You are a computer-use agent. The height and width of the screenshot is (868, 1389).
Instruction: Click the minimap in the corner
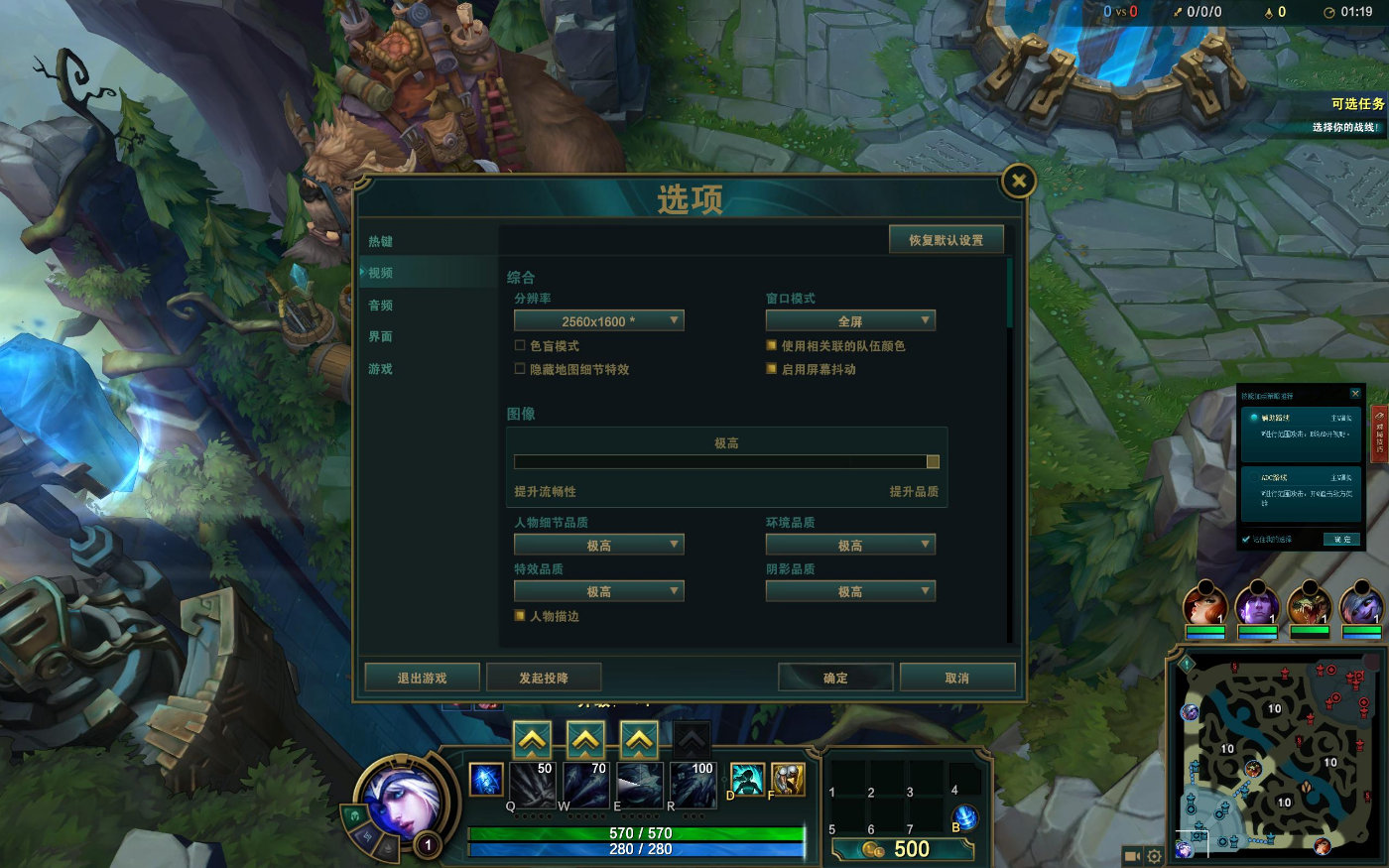[x=1275, y=752]
